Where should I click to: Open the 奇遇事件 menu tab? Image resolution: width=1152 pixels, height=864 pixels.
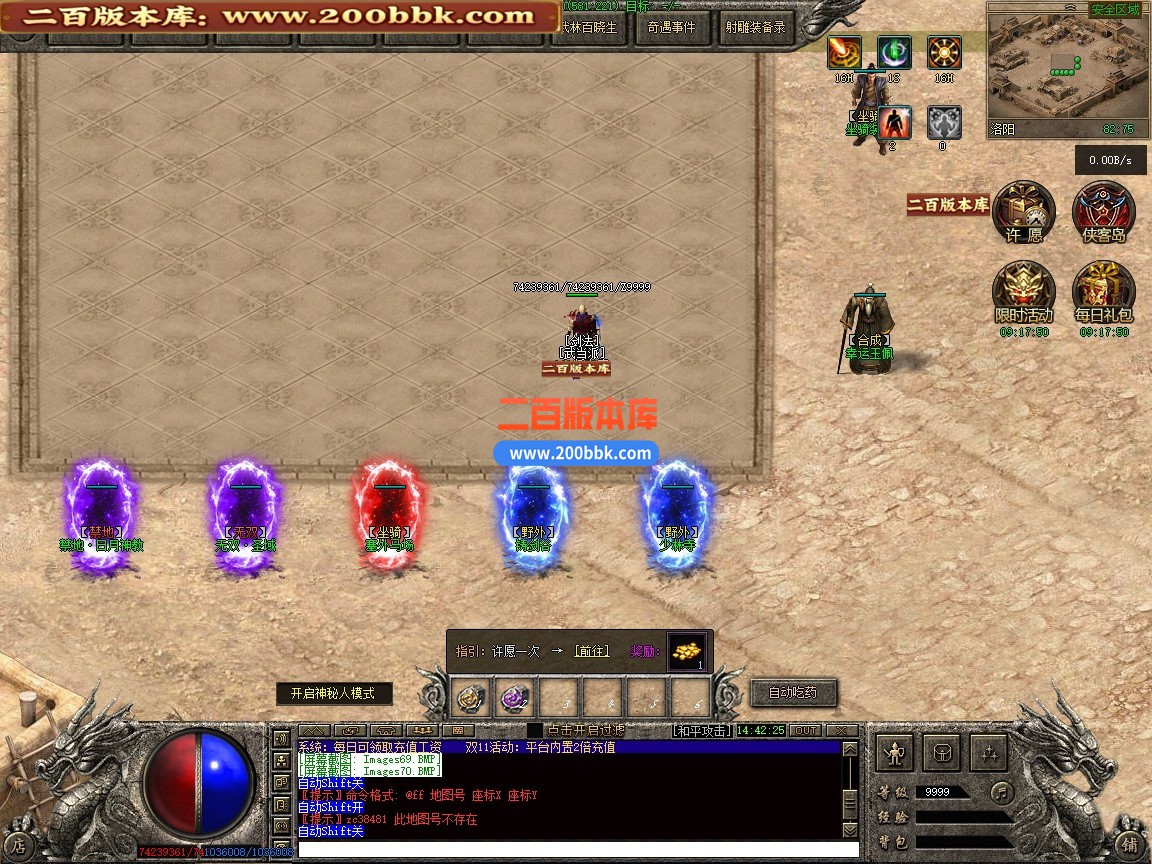(671, 27)
